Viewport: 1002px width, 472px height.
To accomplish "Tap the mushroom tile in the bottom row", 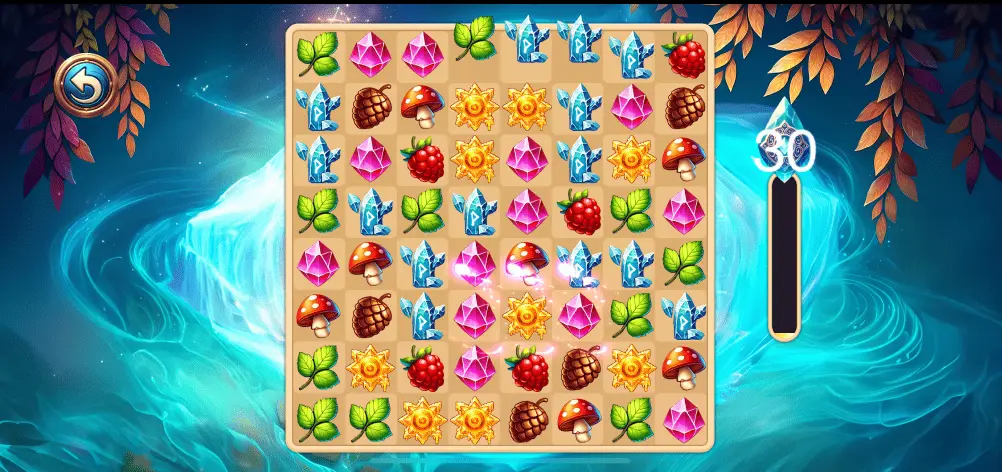I will [580, 420].
